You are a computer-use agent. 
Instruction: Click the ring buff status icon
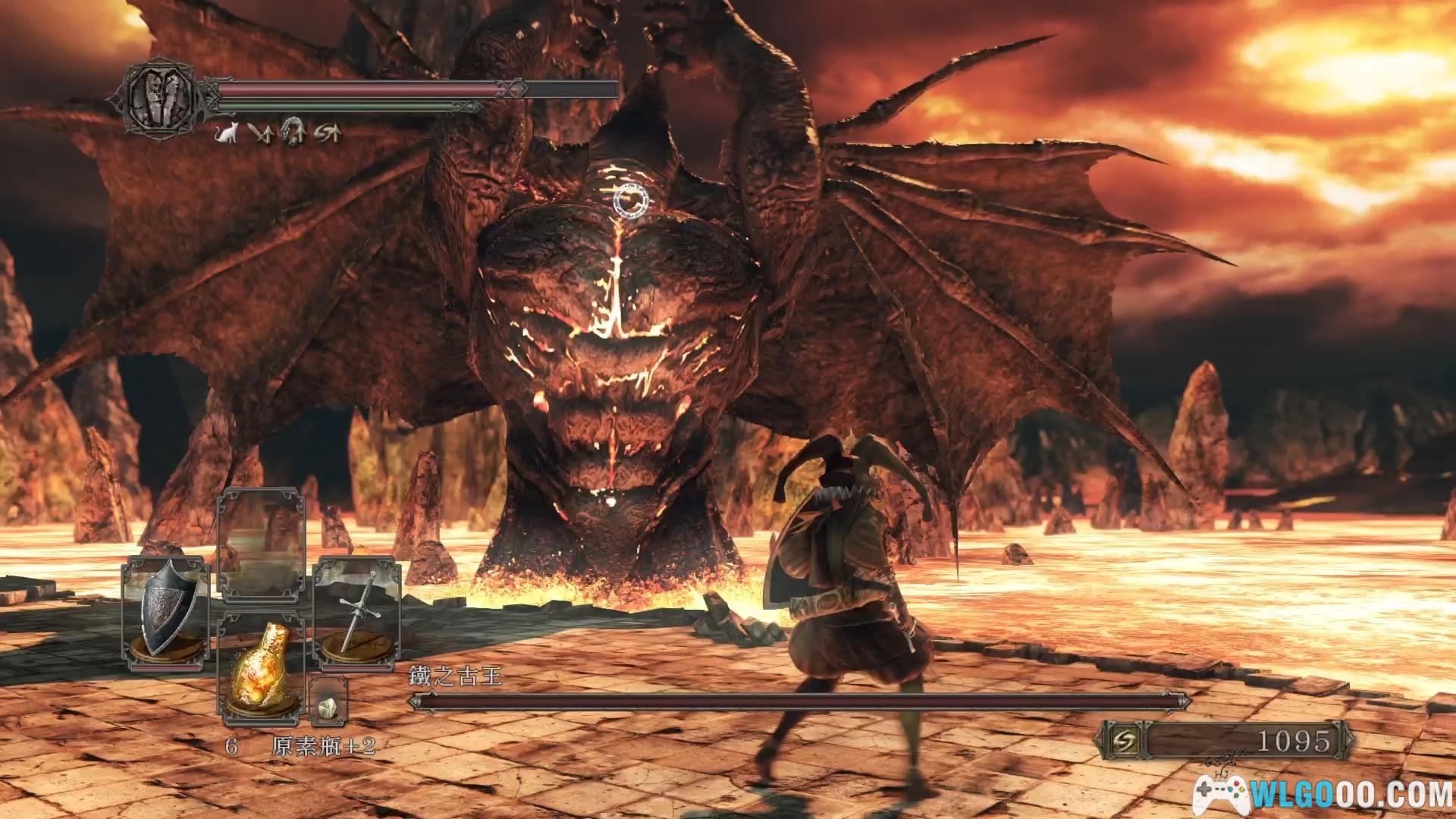click(293, 133)
